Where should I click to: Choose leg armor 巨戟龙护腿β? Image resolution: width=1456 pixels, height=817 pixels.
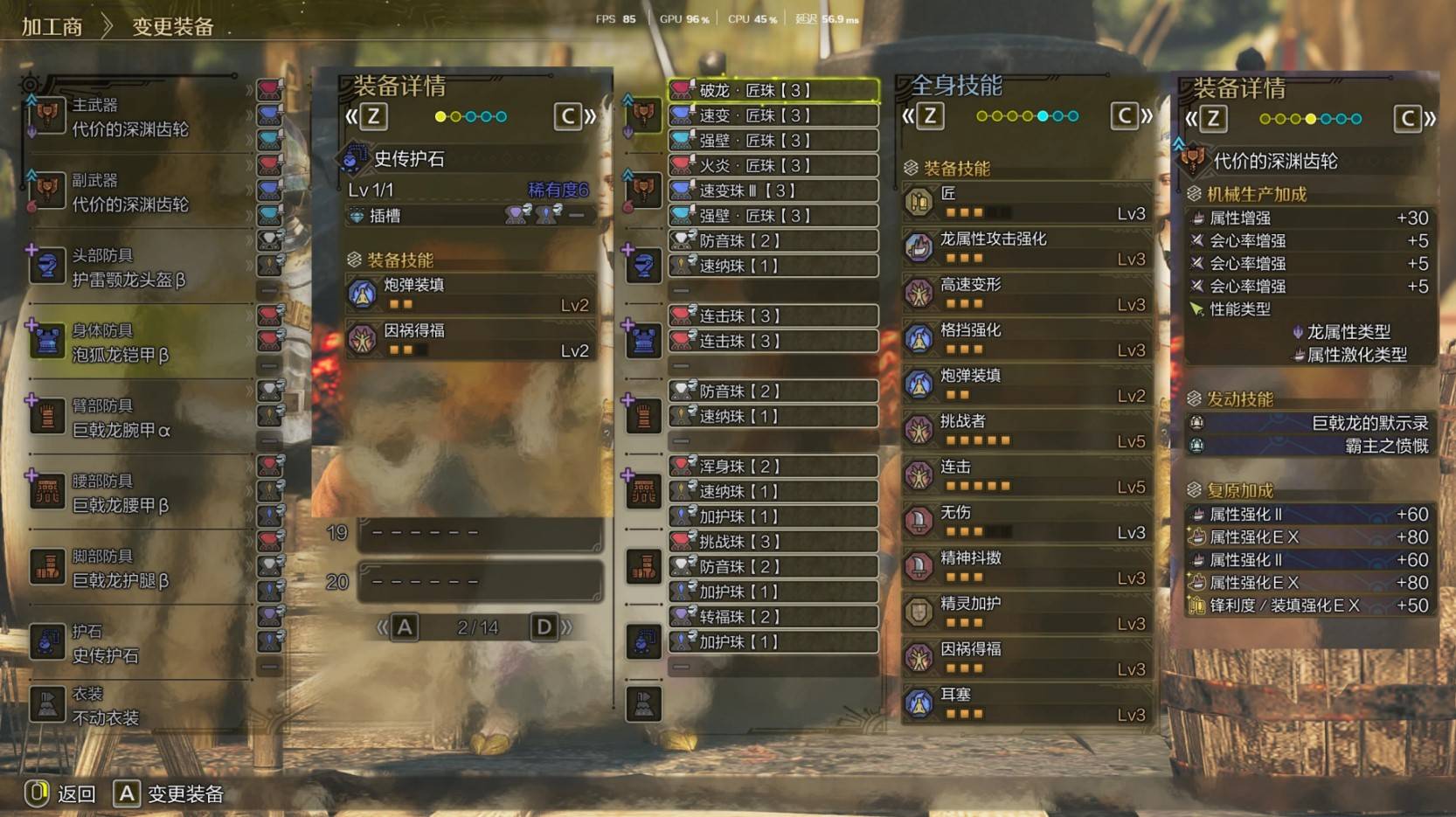[131, 568]
